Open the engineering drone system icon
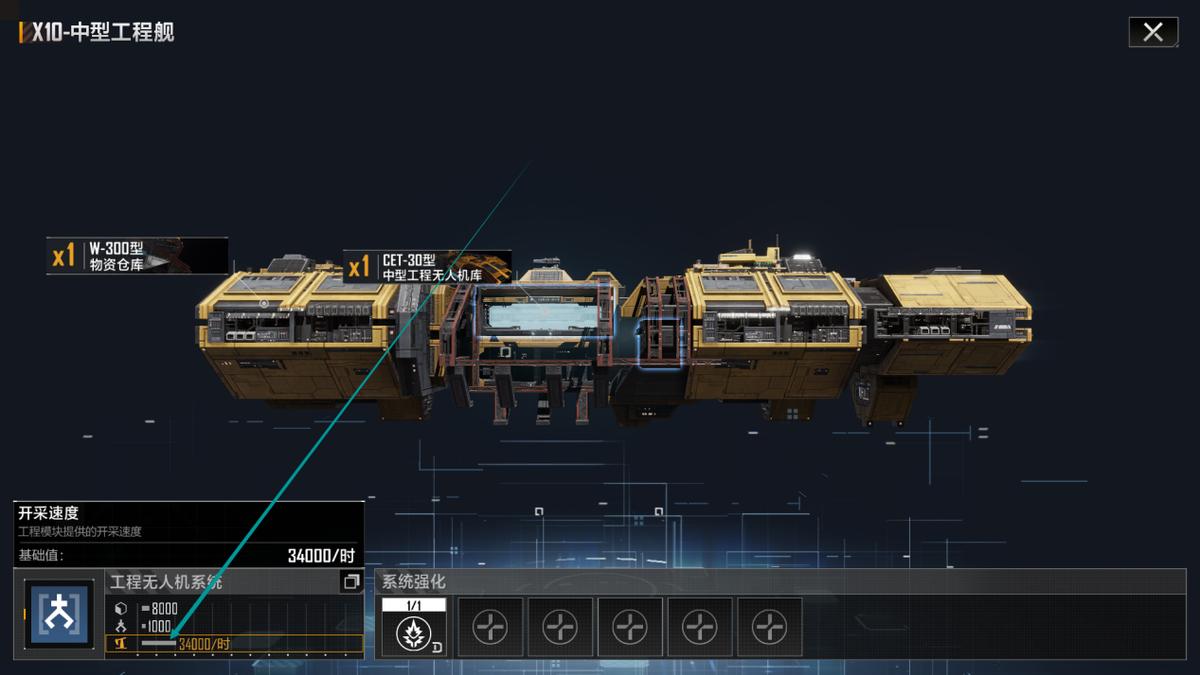 [59, 613]
